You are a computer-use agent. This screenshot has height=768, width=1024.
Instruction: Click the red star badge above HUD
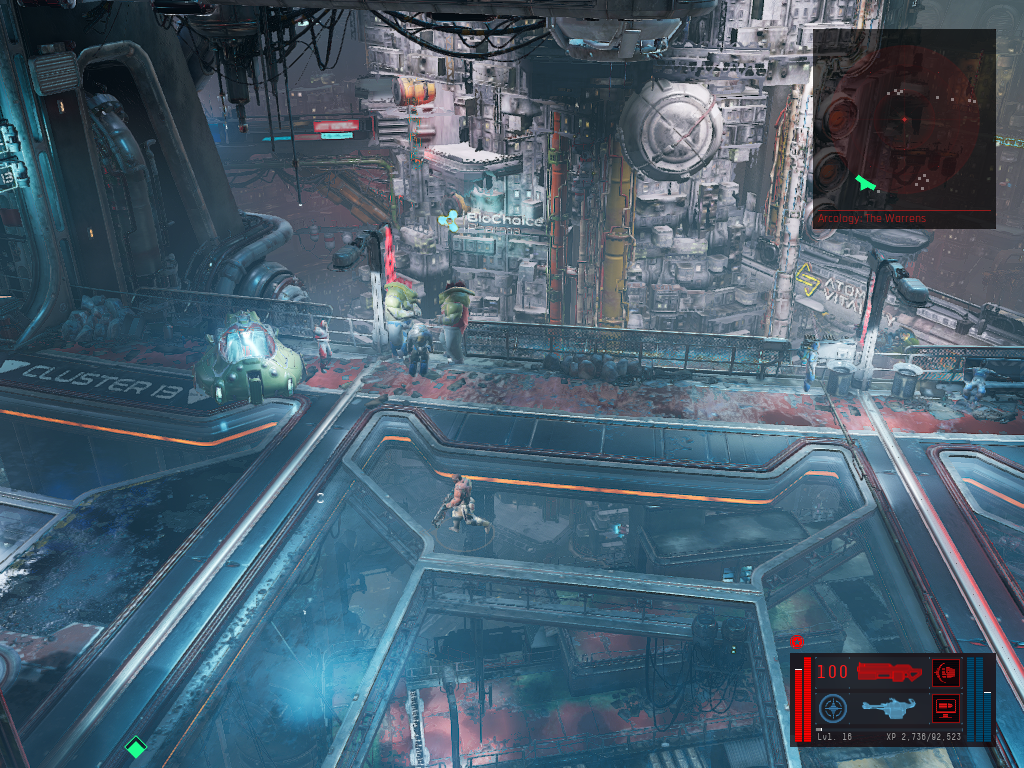tap(797, 642)
